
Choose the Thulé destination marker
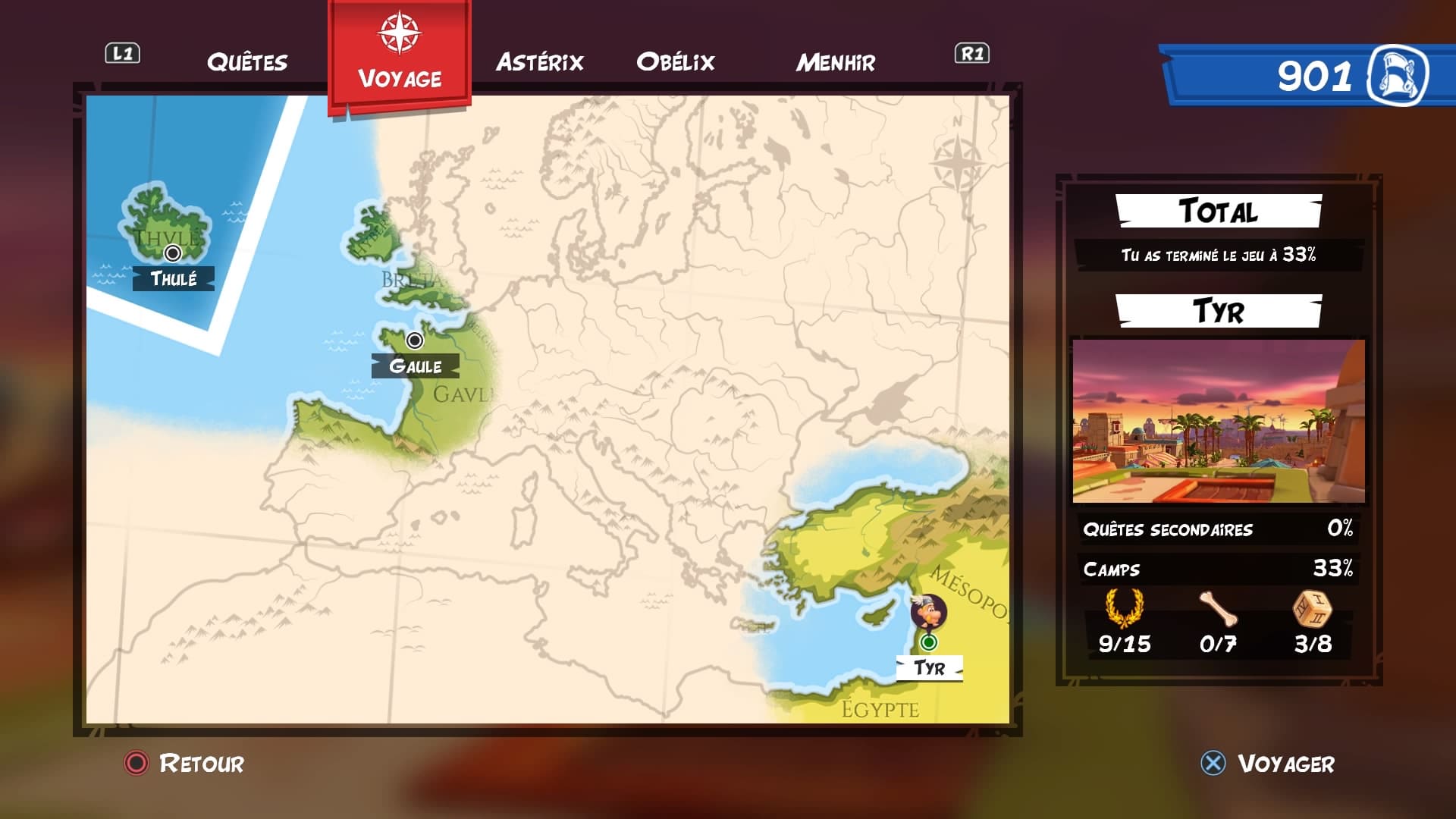coord(173,253)
